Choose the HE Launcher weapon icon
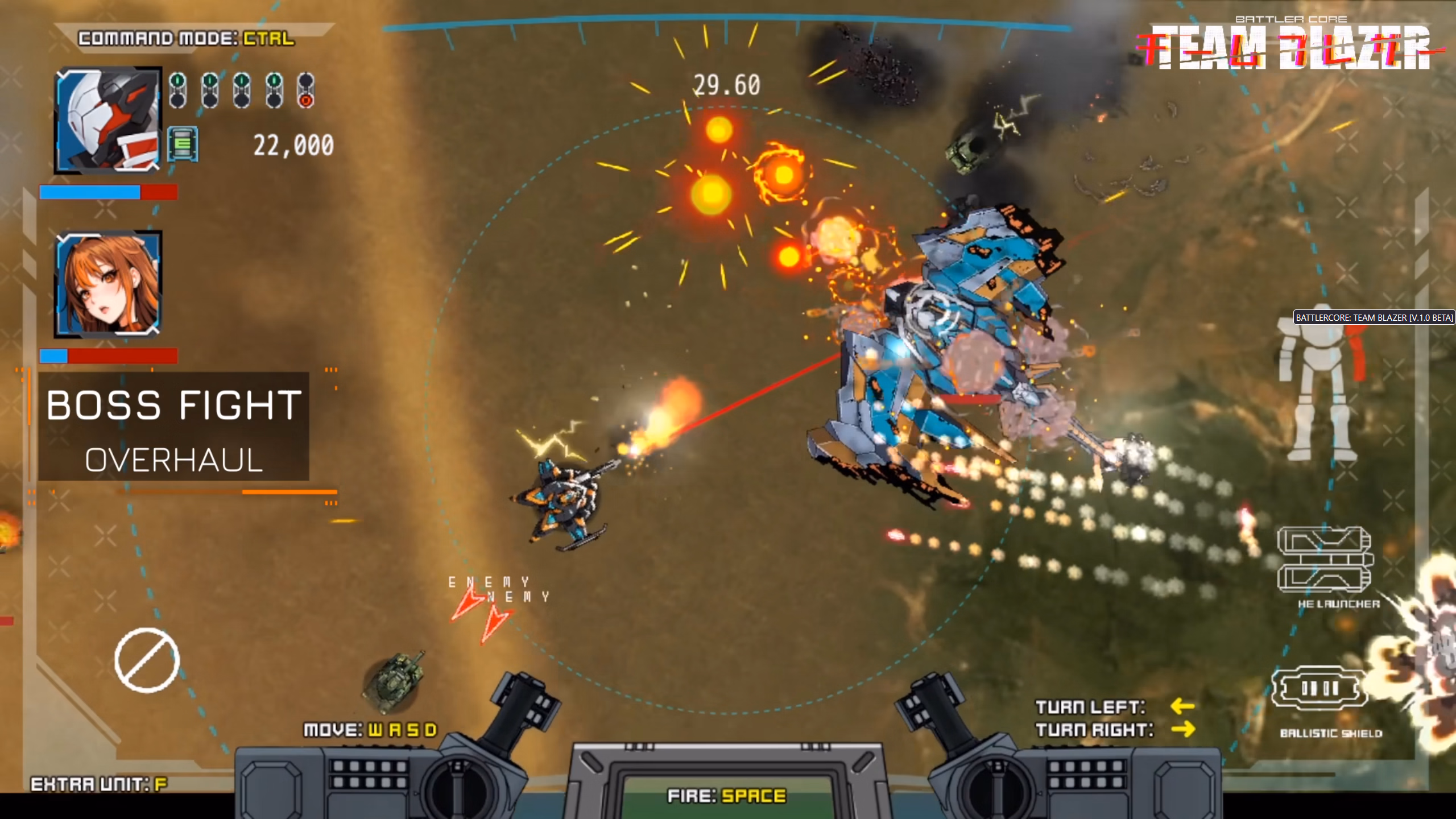 (1325, 560)
